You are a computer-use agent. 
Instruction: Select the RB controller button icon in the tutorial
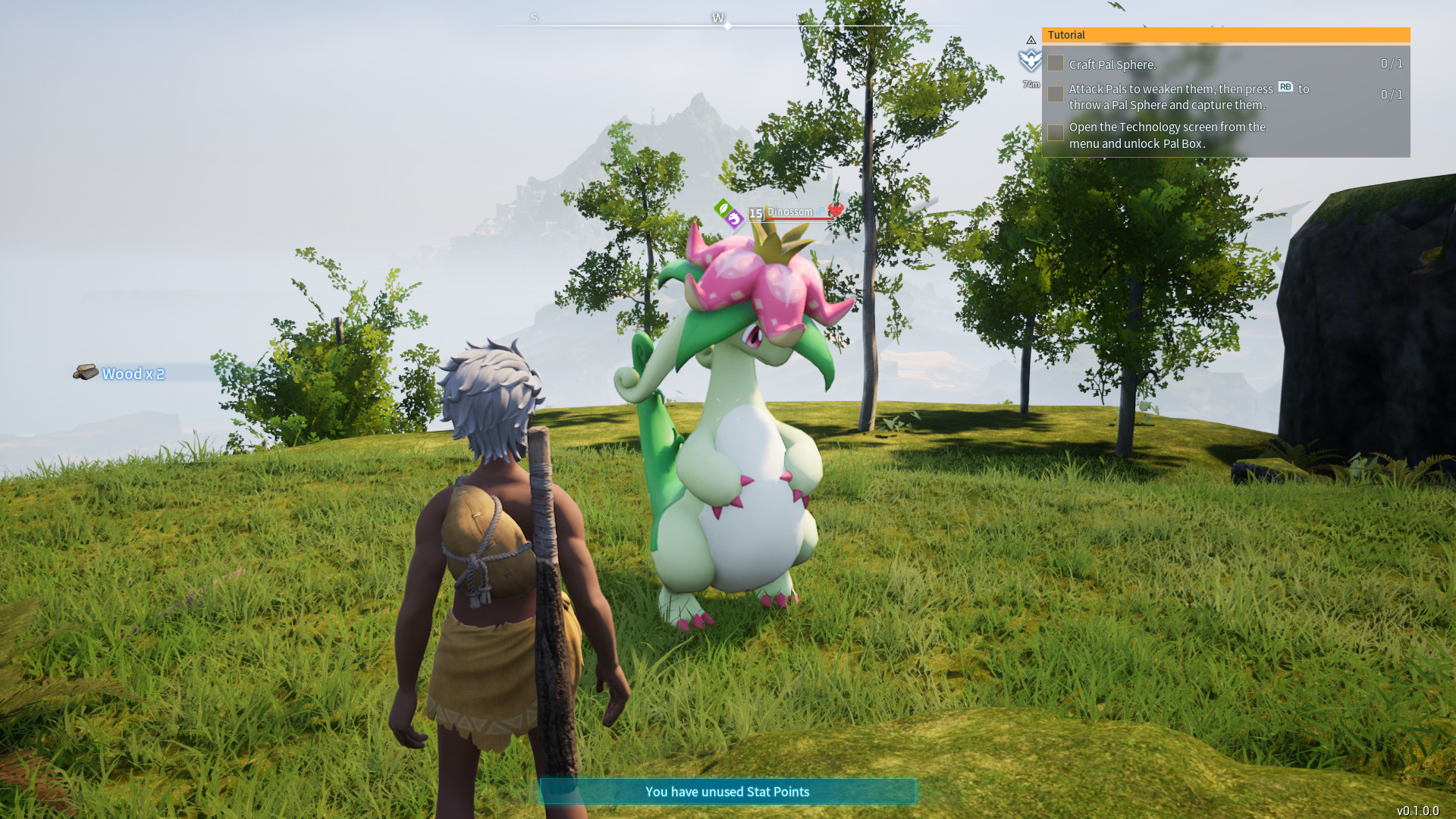click(1286, 87)
